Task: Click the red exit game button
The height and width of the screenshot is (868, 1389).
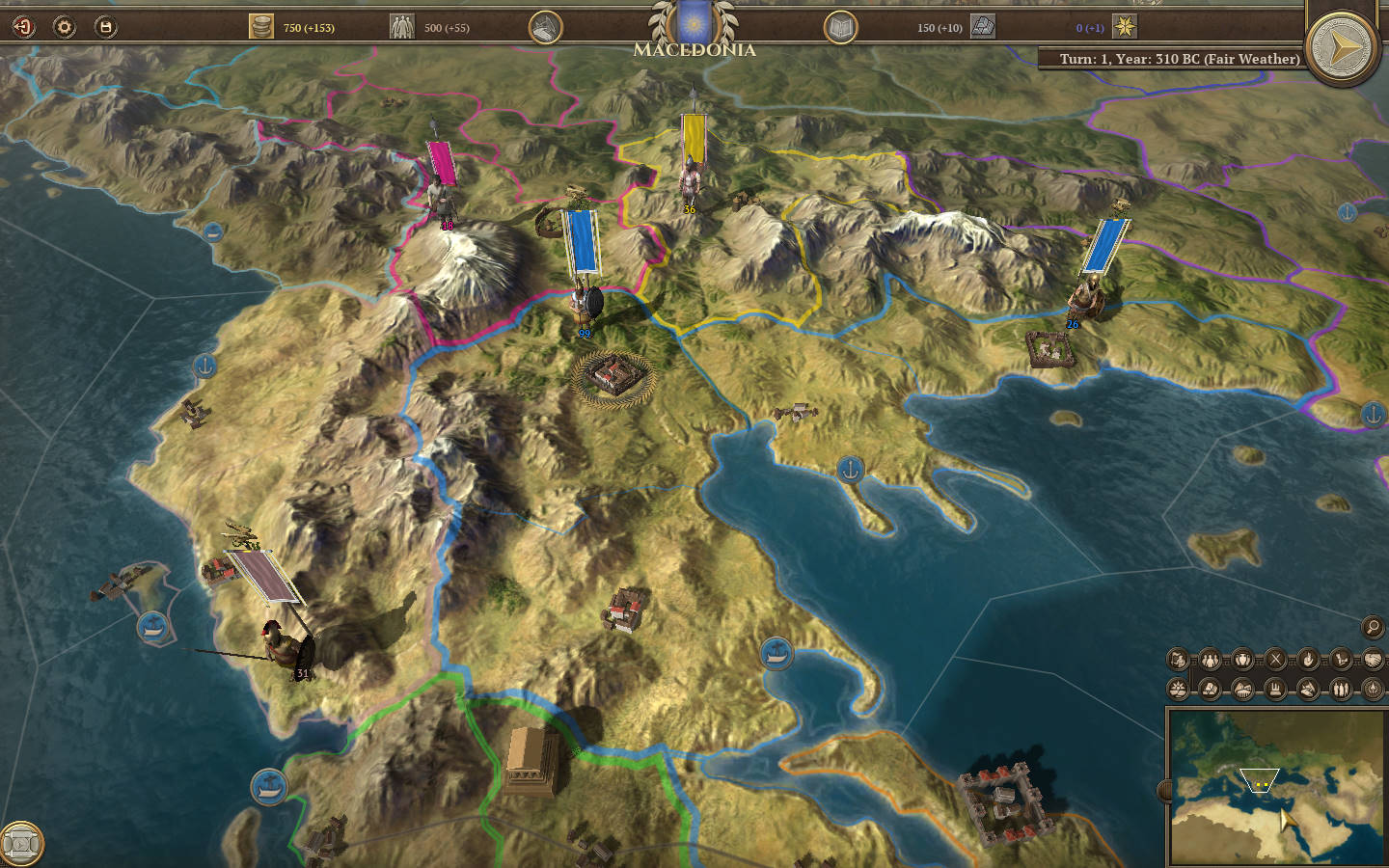Action: coord(23,27)
